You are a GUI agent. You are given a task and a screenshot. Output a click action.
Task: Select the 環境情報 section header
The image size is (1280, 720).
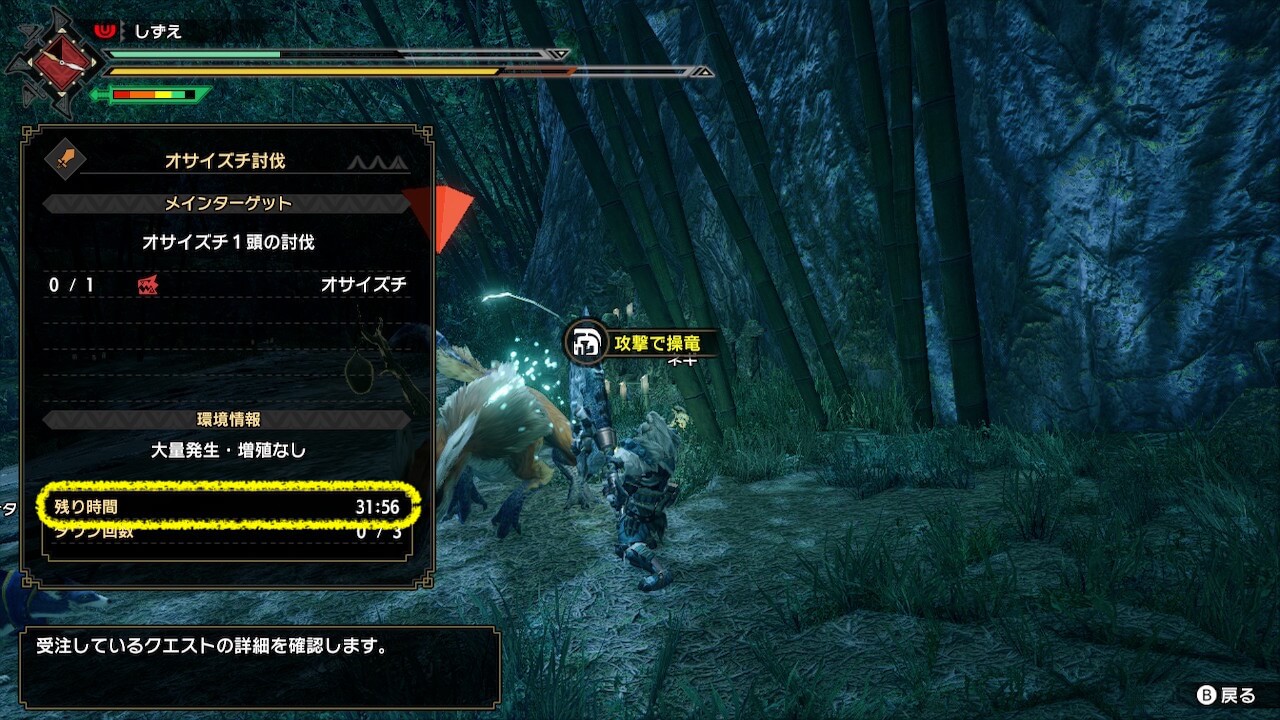coord(228,420)
